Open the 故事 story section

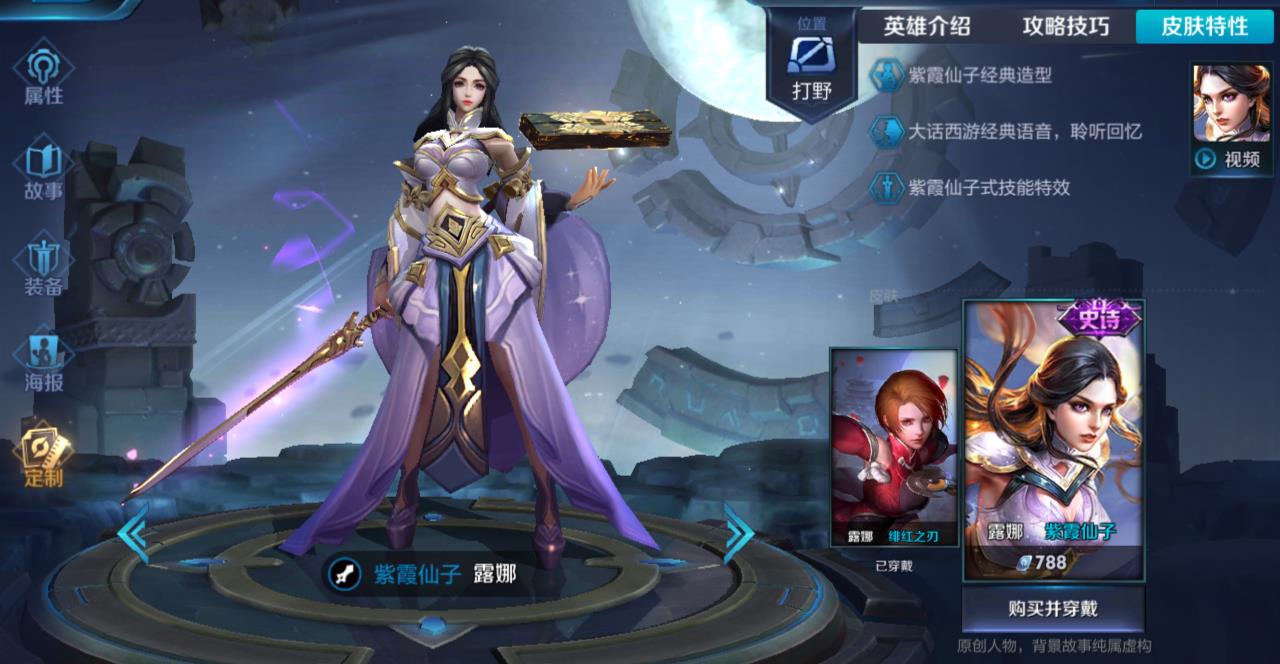point(43,168)
